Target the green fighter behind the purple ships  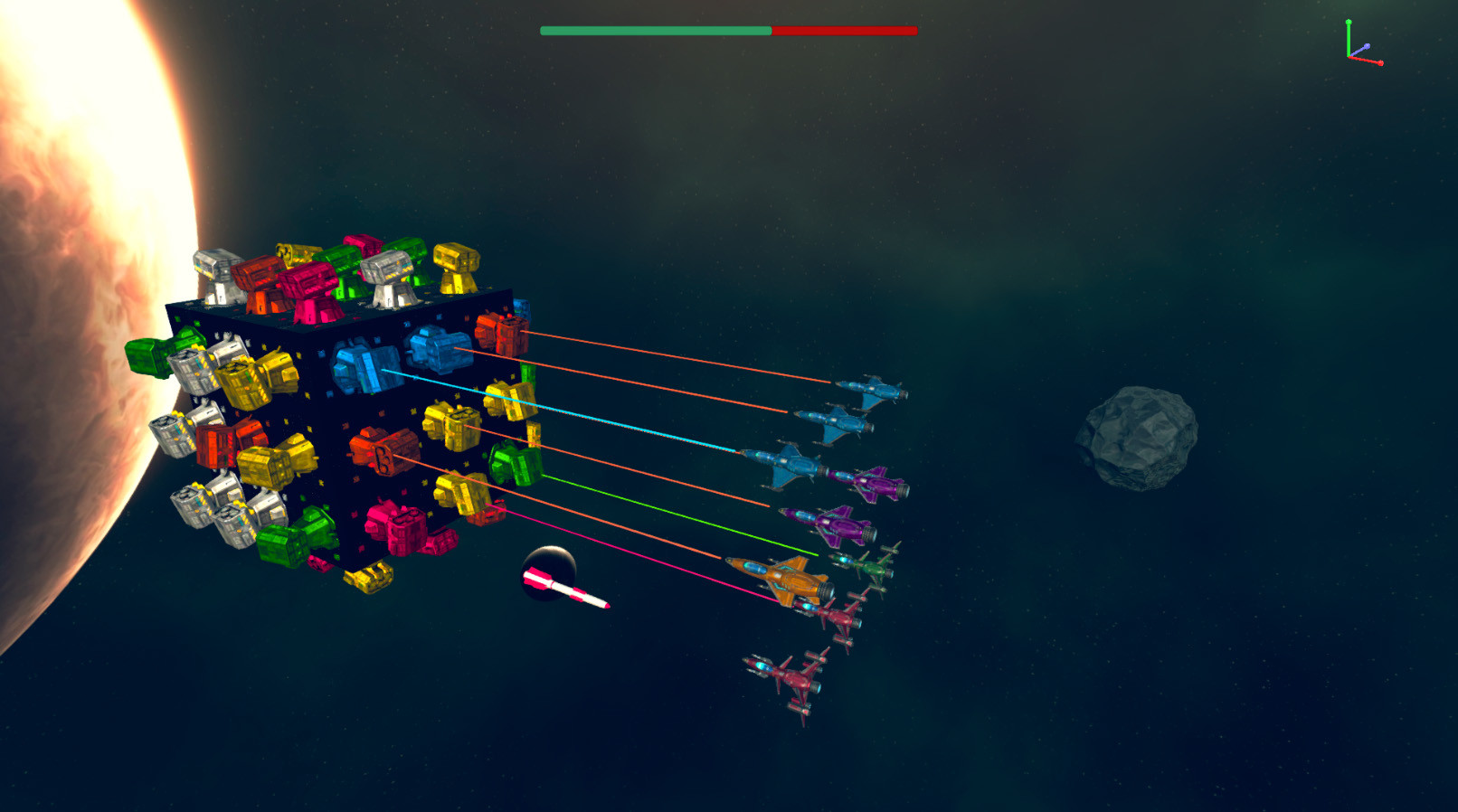[x=870, y=567]
